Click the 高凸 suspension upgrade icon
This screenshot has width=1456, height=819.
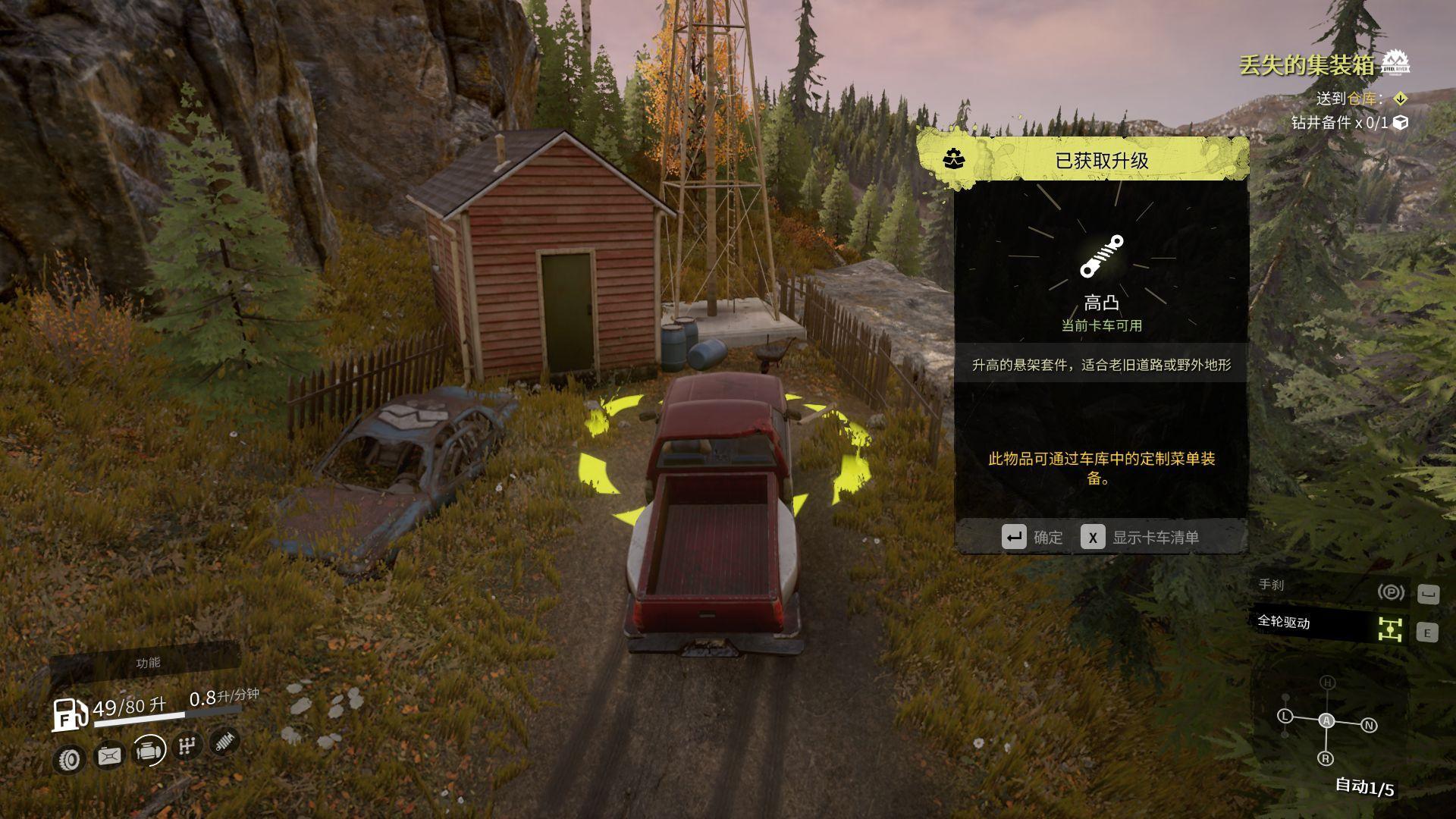click(1101, 256)
